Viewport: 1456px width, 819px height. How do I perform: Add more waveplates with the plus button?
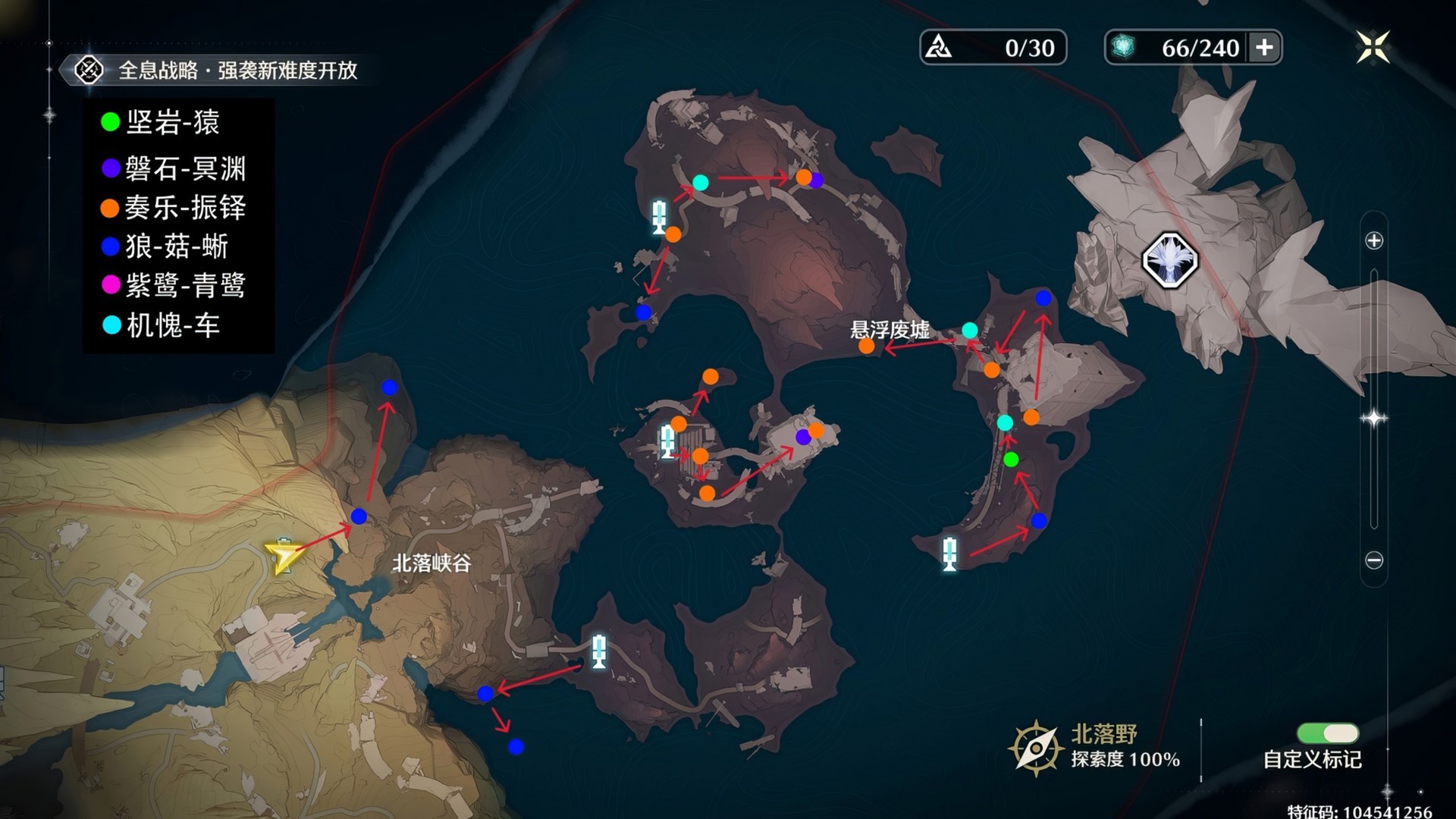pos(1264,48)
